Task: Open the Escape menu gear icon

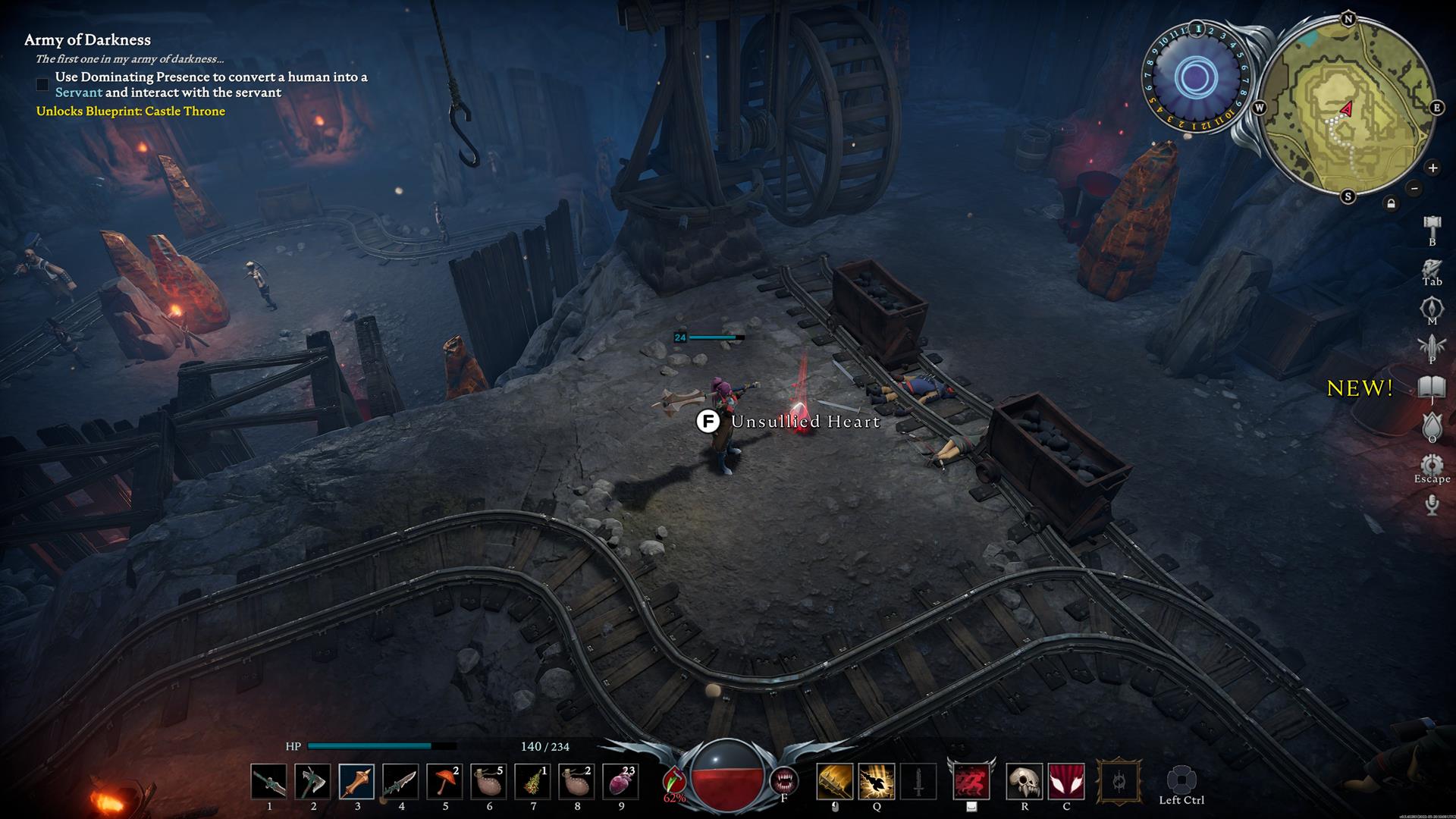Action: [1432, 464]
